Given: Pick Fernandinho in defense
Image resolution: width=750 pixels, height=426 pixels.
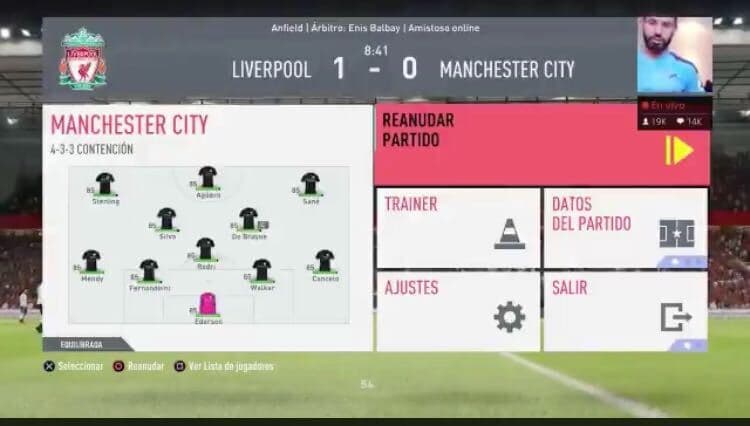Looking at the screenshot, I should [x=149, y=271].
